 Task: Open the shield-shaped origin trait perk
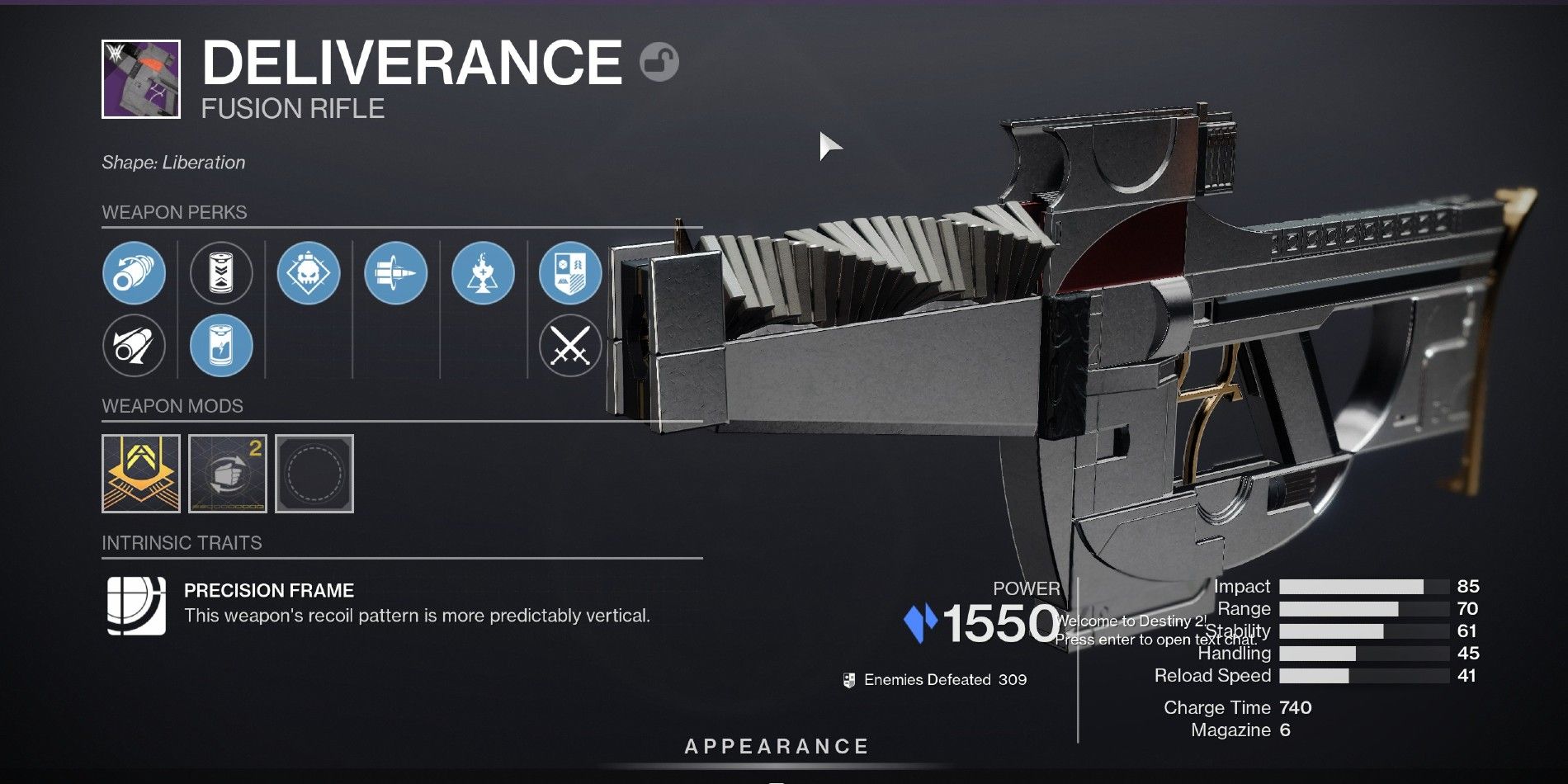click(x=569, y=273)
